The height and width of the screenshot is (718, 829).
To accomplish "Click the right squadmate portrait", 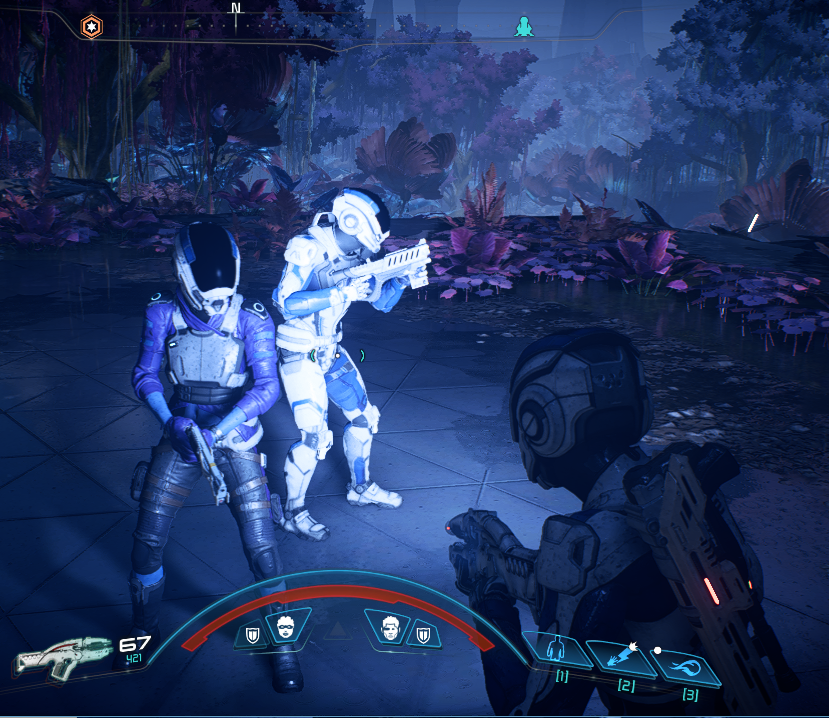I will (x=389, y=628).
